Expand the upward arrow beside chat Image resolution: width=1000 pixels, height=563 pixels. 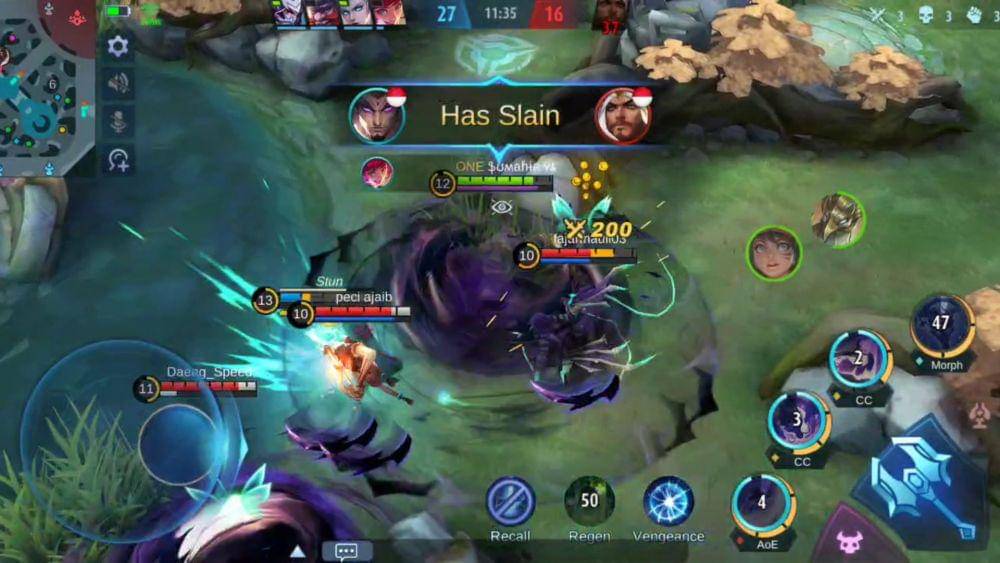tap(297, 551)
